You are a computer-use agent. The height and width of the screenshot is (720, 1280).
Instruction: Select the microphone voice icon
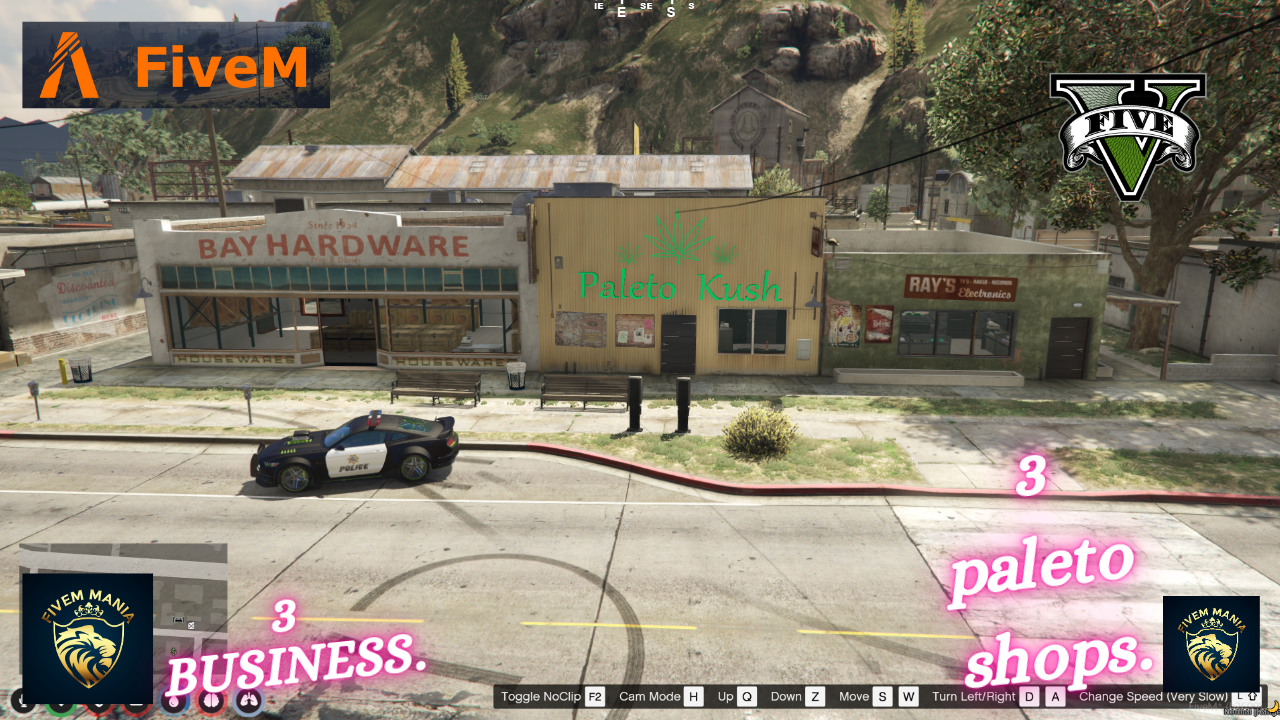22,703
